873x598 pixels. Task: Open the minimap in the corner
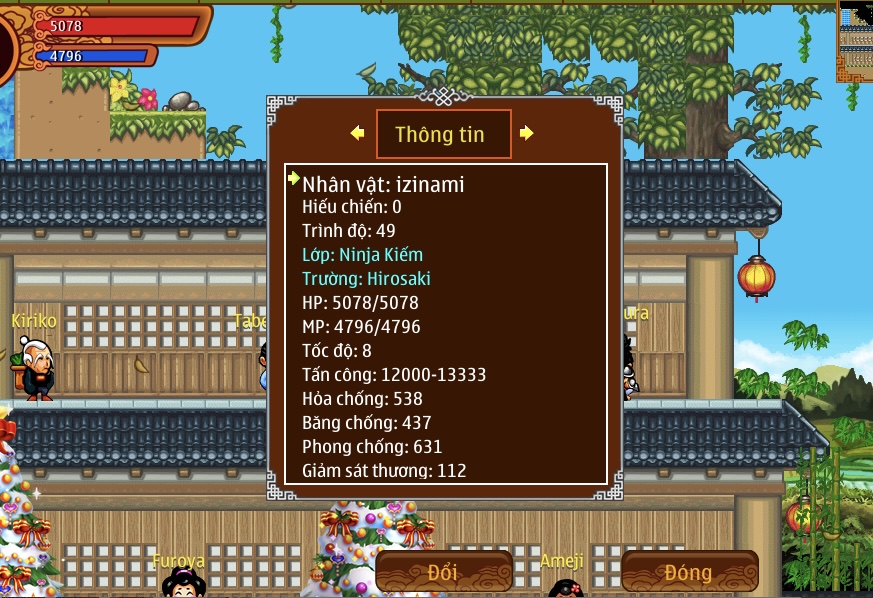coord(855,40)
